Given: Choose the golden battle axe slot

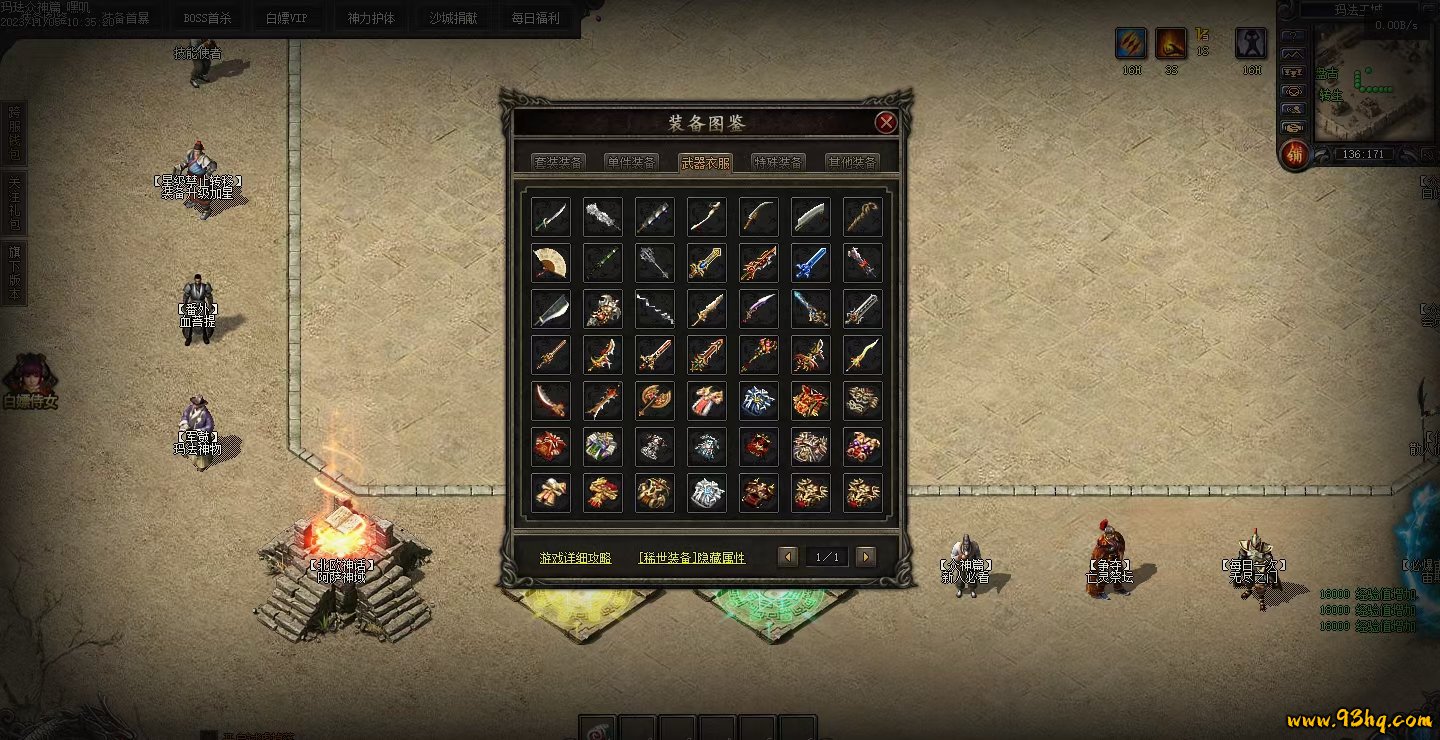Looking at the screenshot, I should 655,401.
